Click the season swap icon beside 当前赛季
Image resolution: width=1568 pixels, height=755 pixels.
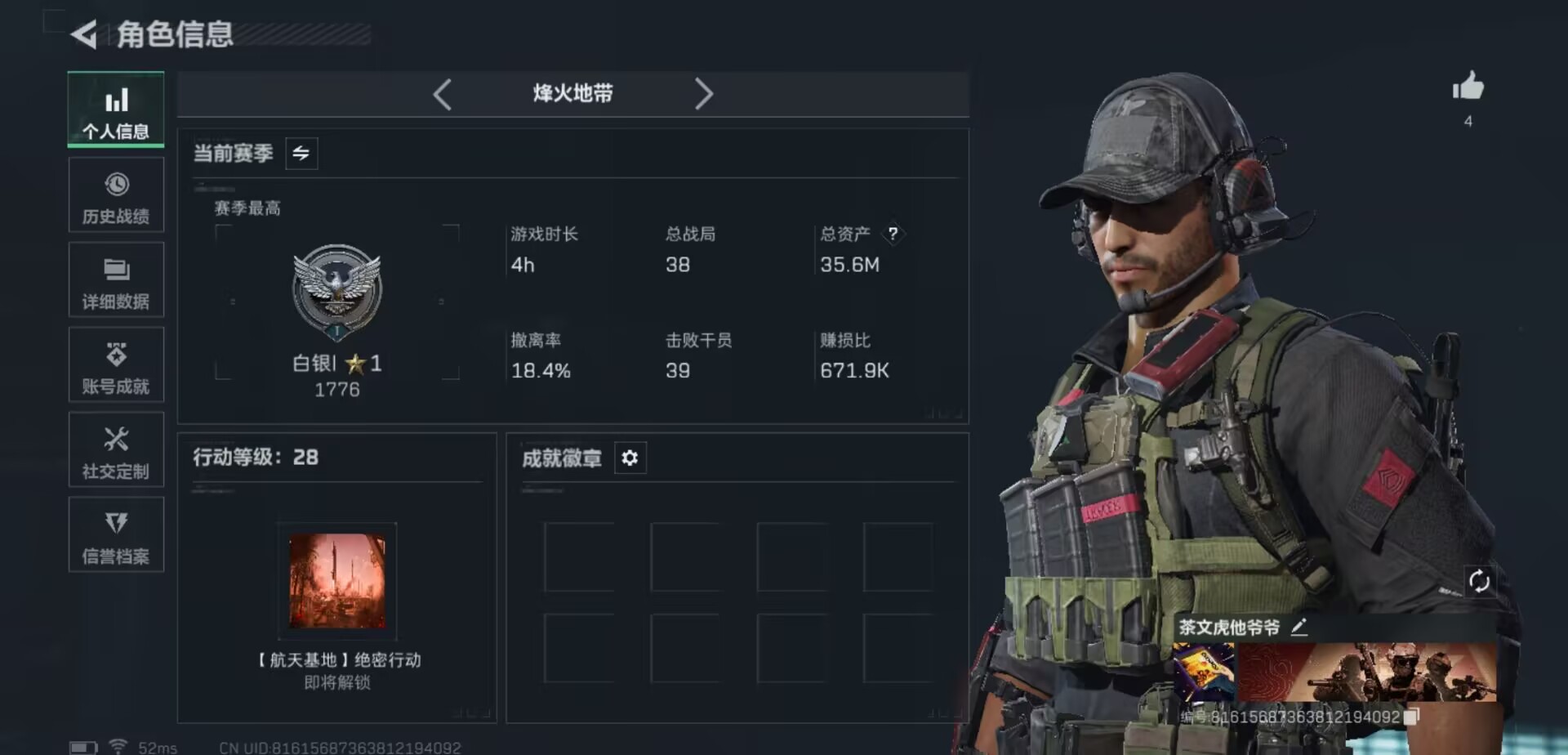300,153
